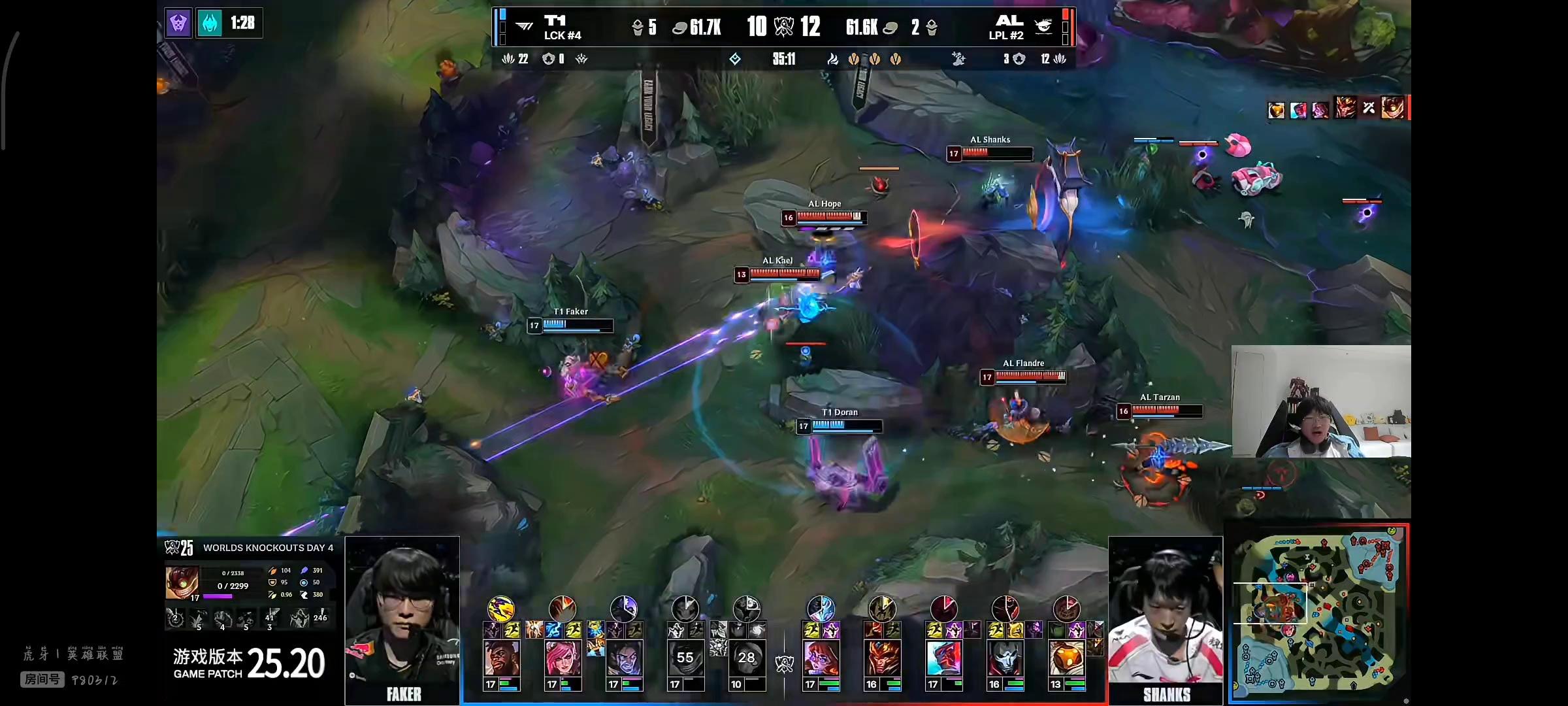The height and width of the screenshot is (706, 1568).
Task: Select the pink-haired Vi champion portrait
Action: click(x=563, y=658)
